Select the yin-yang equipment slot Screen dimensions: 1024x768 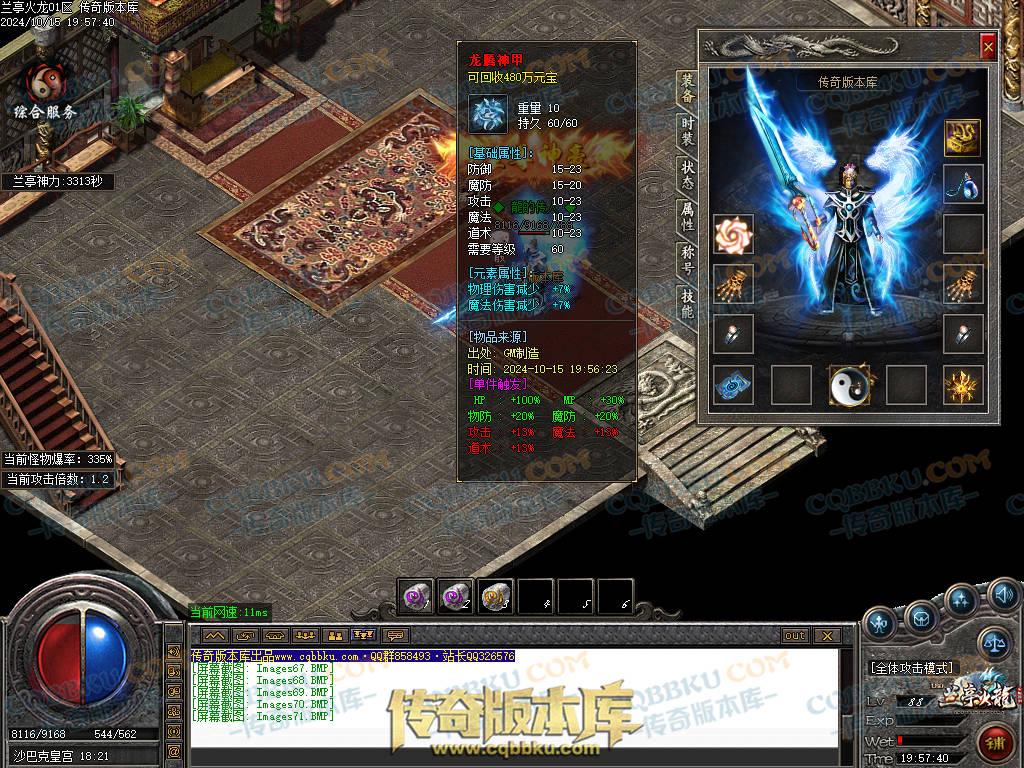[x=849, y=385]
